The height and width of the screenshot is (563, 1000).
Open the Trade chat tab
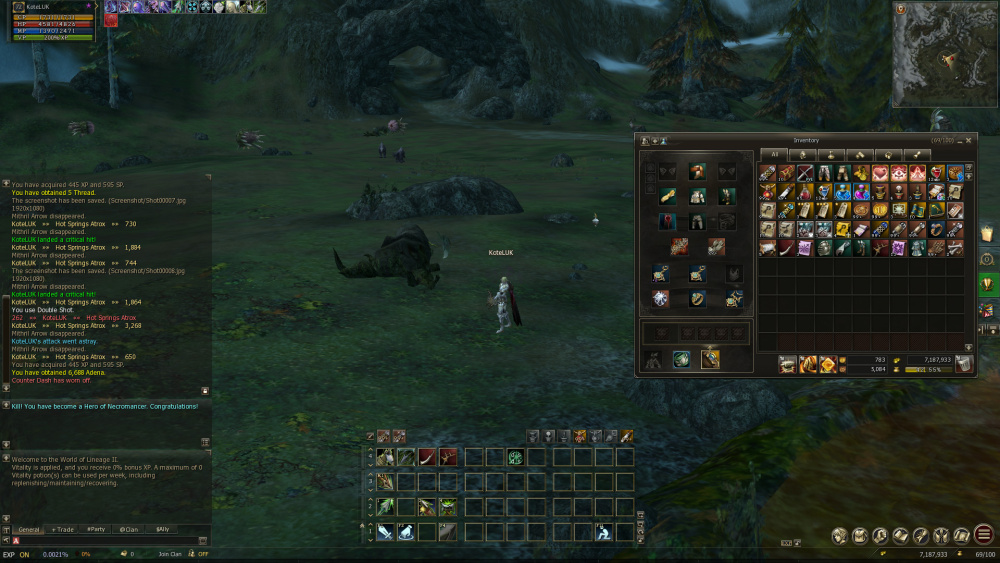63,529
